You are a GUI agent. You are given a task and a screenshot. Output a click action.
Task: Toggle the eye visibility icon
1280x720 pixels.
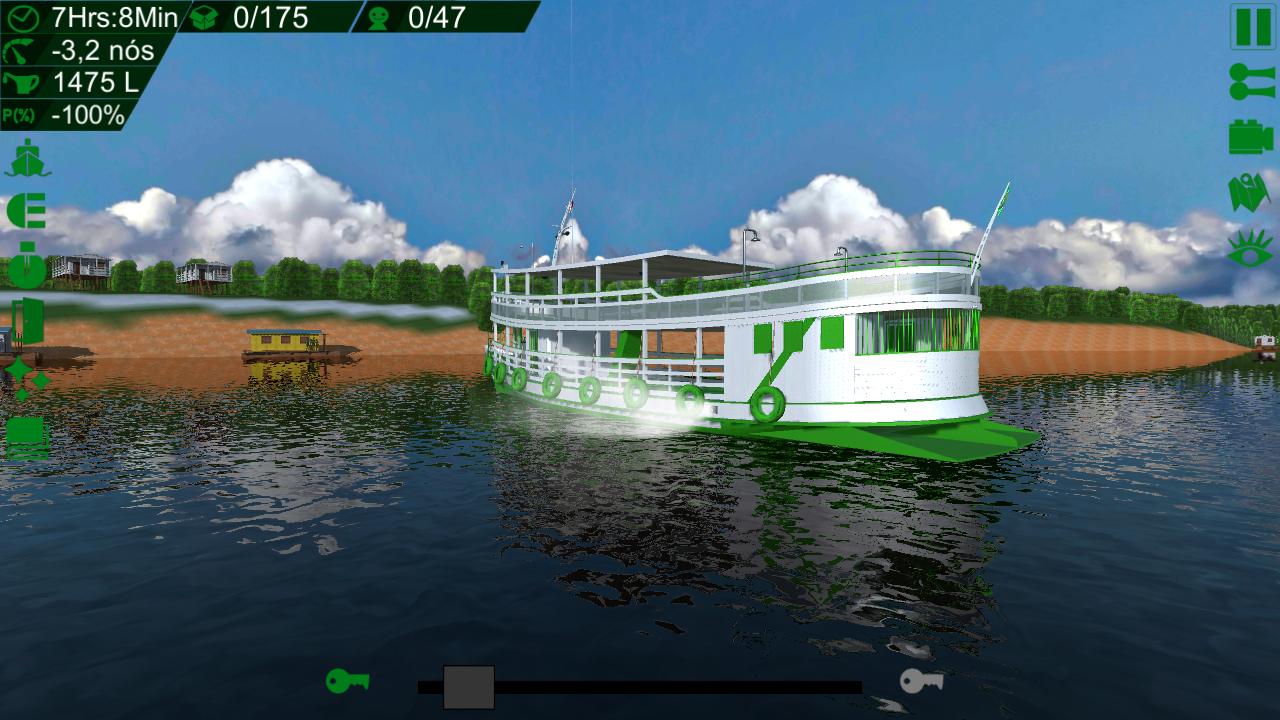coord(1250,247)
